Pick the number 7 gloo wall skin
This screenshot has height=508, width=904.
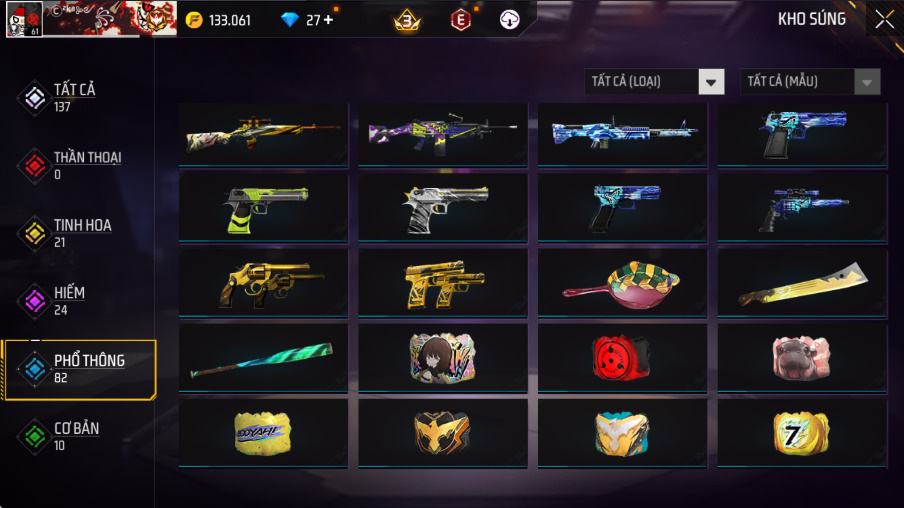(801, 433)
